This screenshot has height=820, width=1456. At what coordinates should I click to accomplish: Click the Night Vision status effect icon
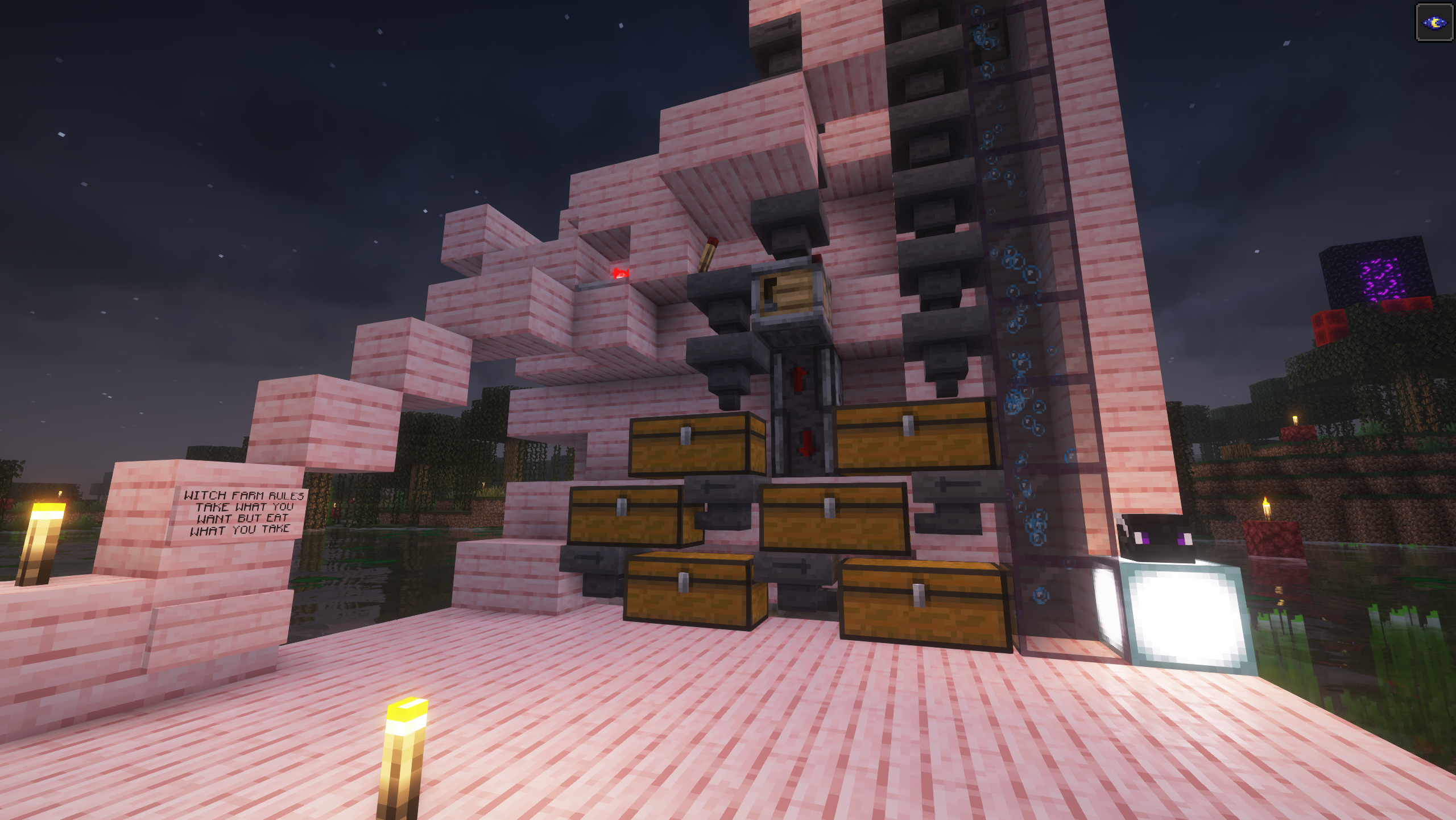click(1434, 23)
